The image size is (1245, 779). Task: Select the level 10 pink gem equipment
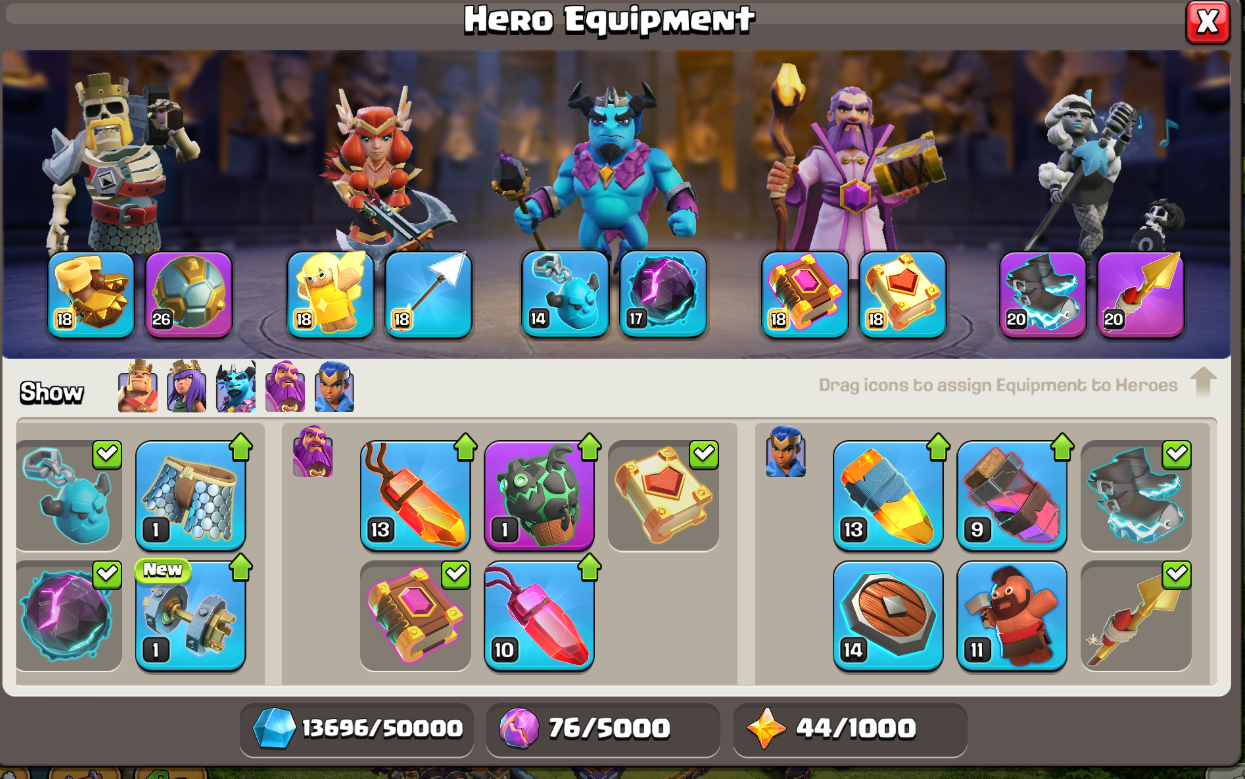point(539,616)
